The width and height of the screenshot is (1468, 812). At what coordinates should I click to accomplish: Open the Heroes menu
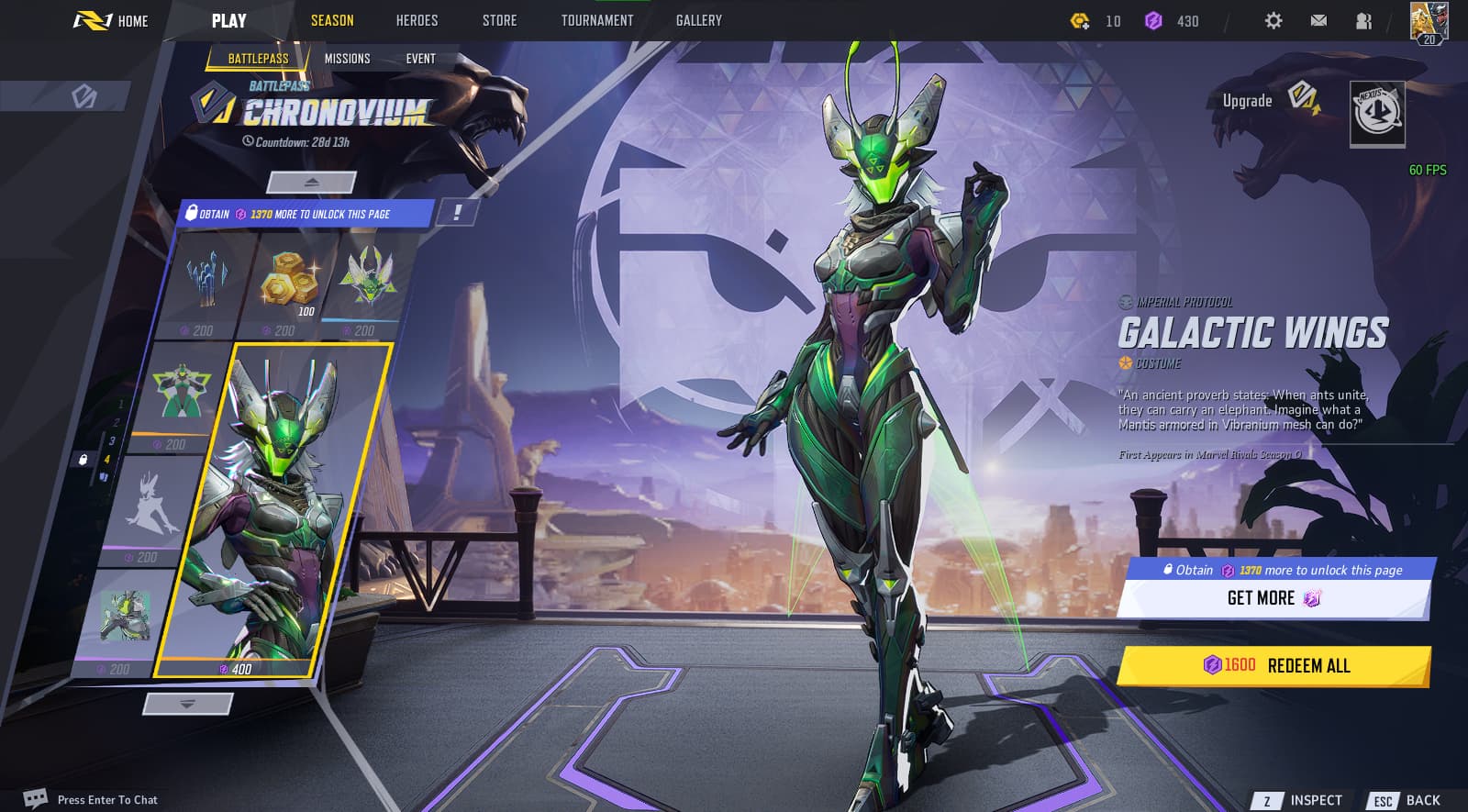[x=417, y=20]
